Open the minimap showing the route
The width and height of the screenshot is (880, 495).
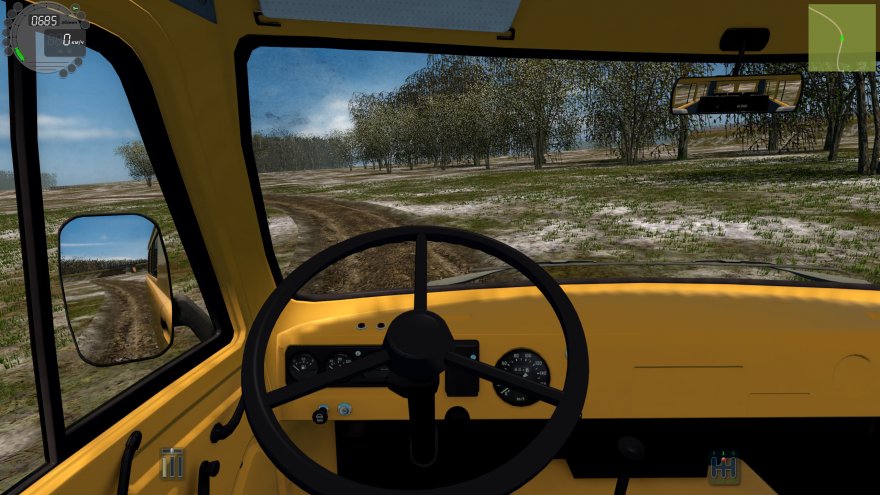[x=841, y=38]
